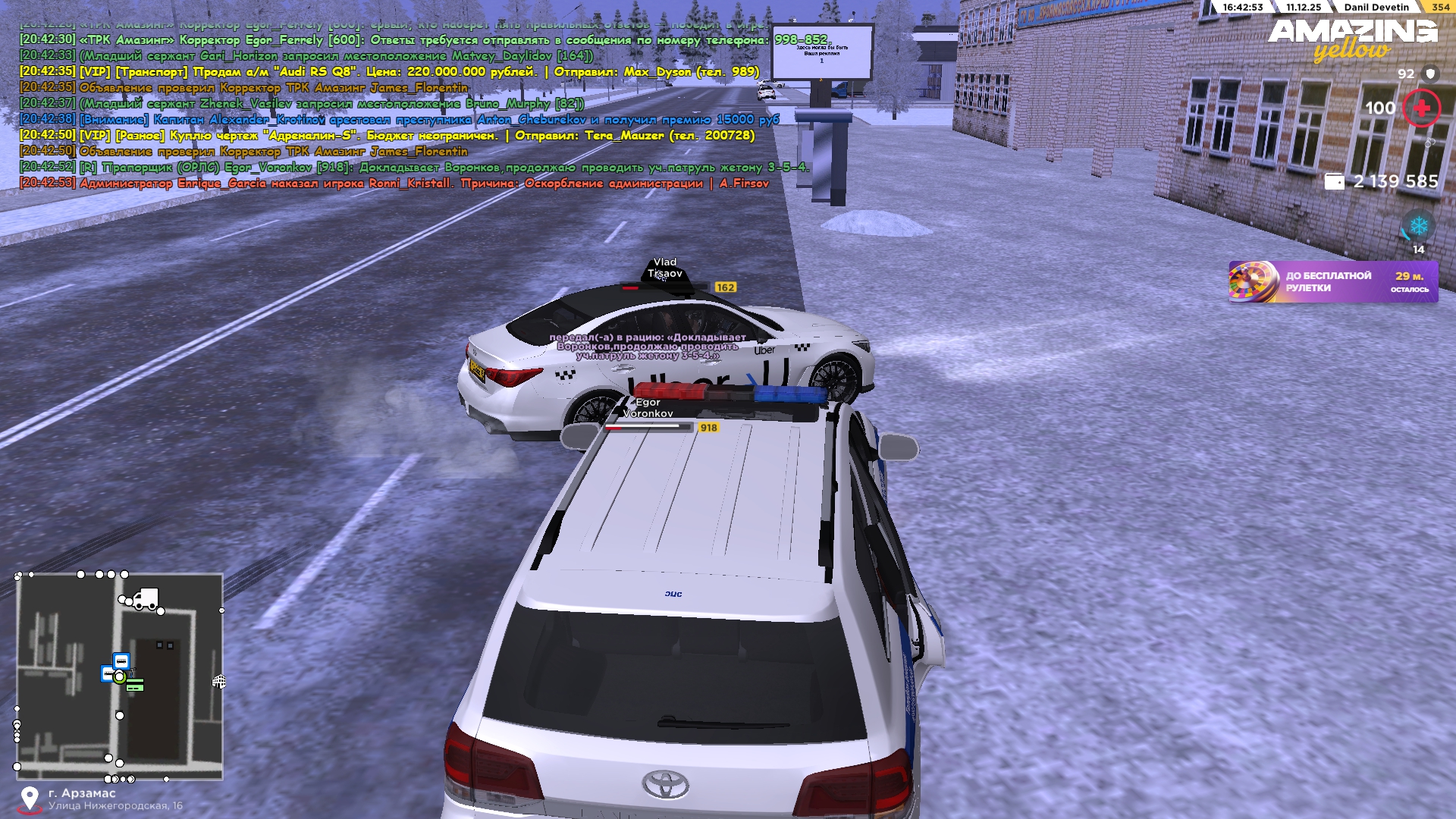Click the blue snowflake event icon
This screenshot has height=819, width=1456.
click(1418, 226)
